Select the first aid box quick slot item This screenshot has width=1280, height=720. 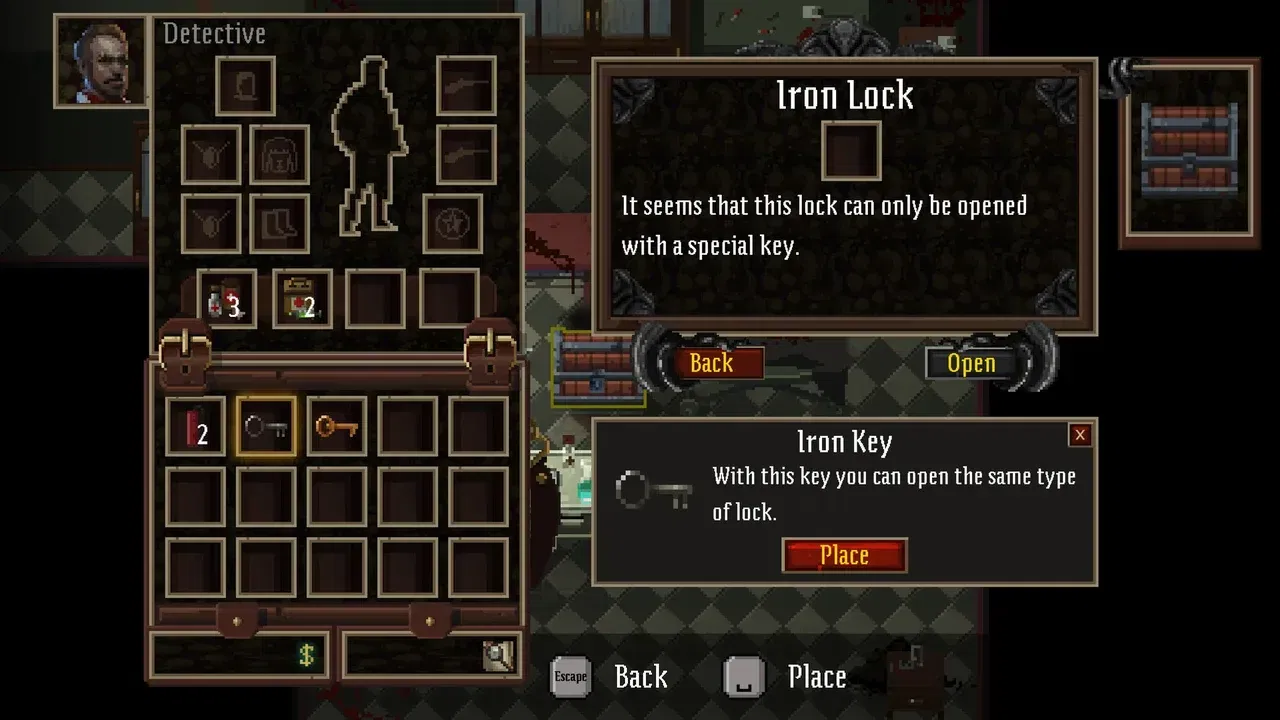(x=303, y=300)
